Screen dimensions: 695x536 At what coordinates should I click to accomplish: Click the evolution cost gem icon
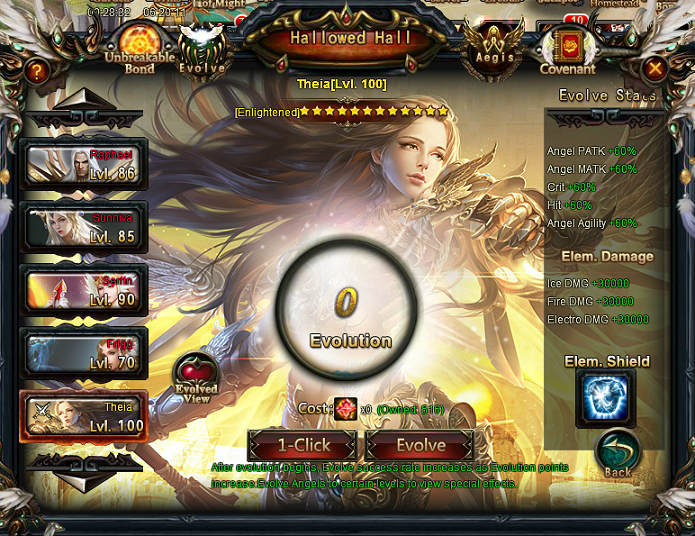click(346, 409)
